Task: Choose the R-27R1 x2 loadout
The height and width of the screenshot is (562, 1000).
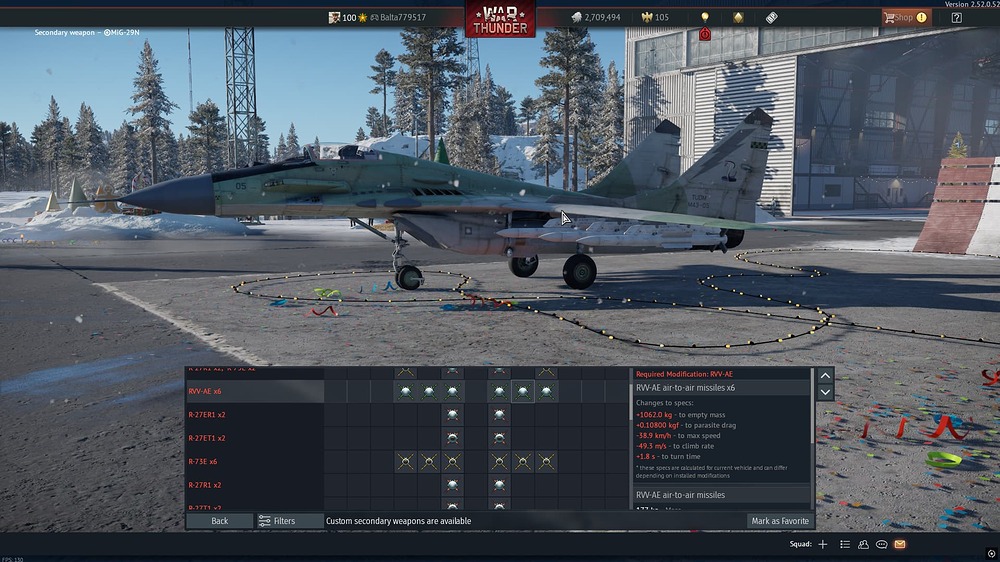Action: tap(254, 485)
